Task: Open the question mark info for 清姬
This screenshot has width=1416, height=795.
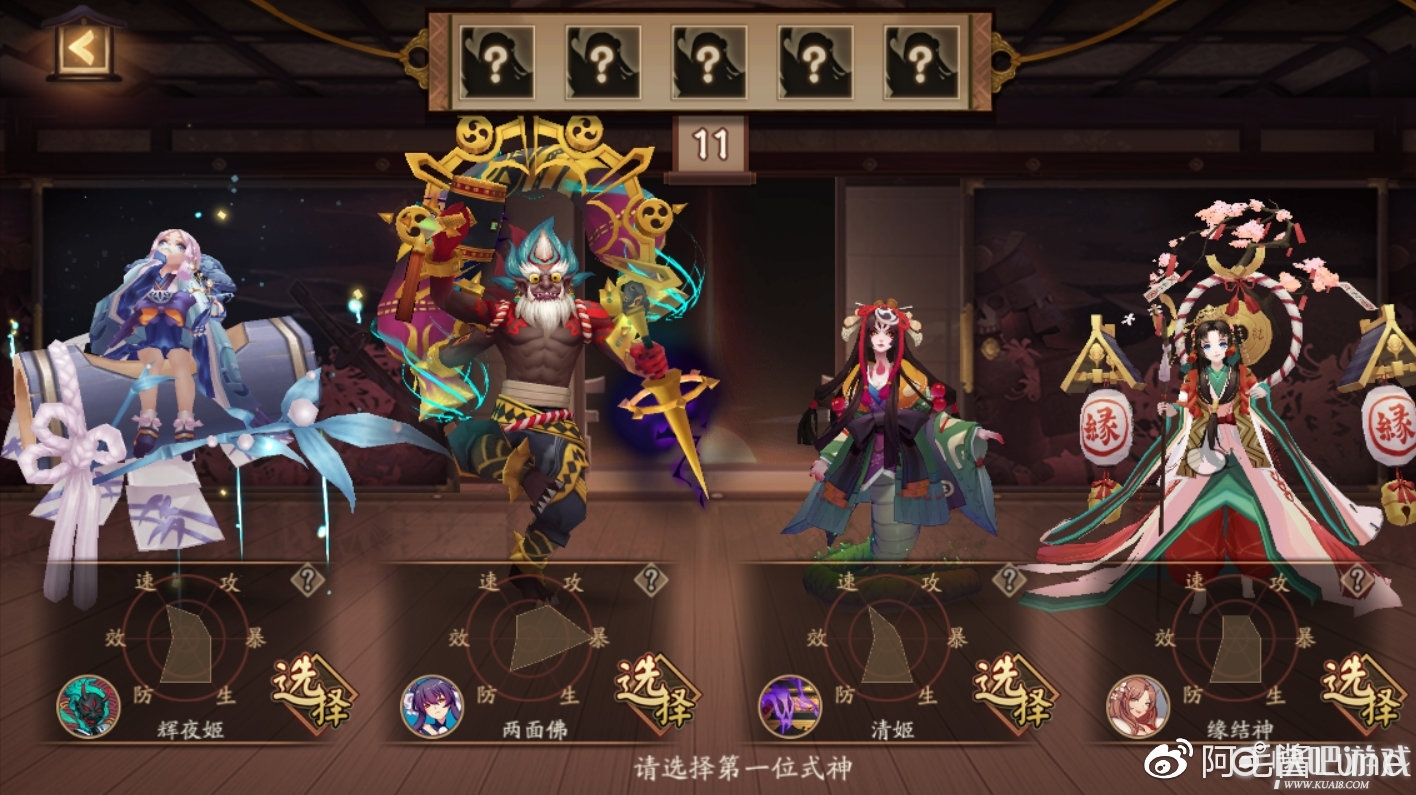Action: tap(1009, 578)
